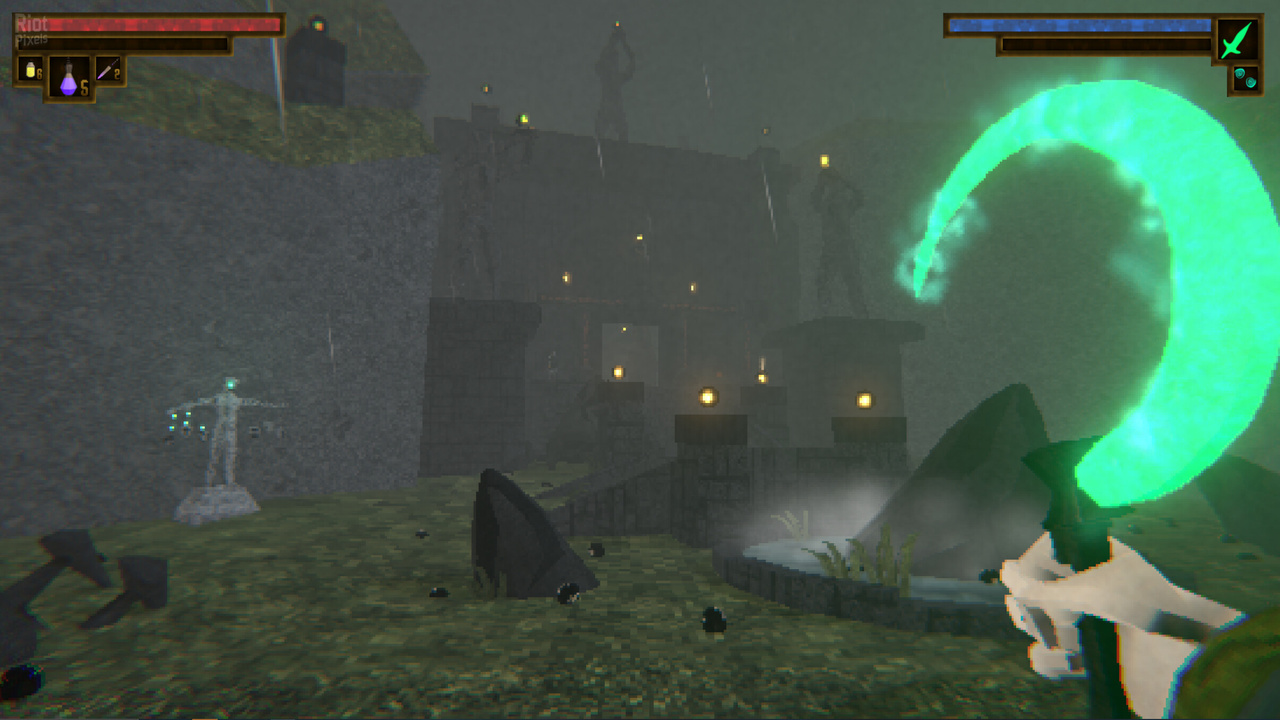Image resolution: width=1280 pixels, height=720 pixels.
Task: Use the purple potion flask slot
Action: [x=69, y=77]
